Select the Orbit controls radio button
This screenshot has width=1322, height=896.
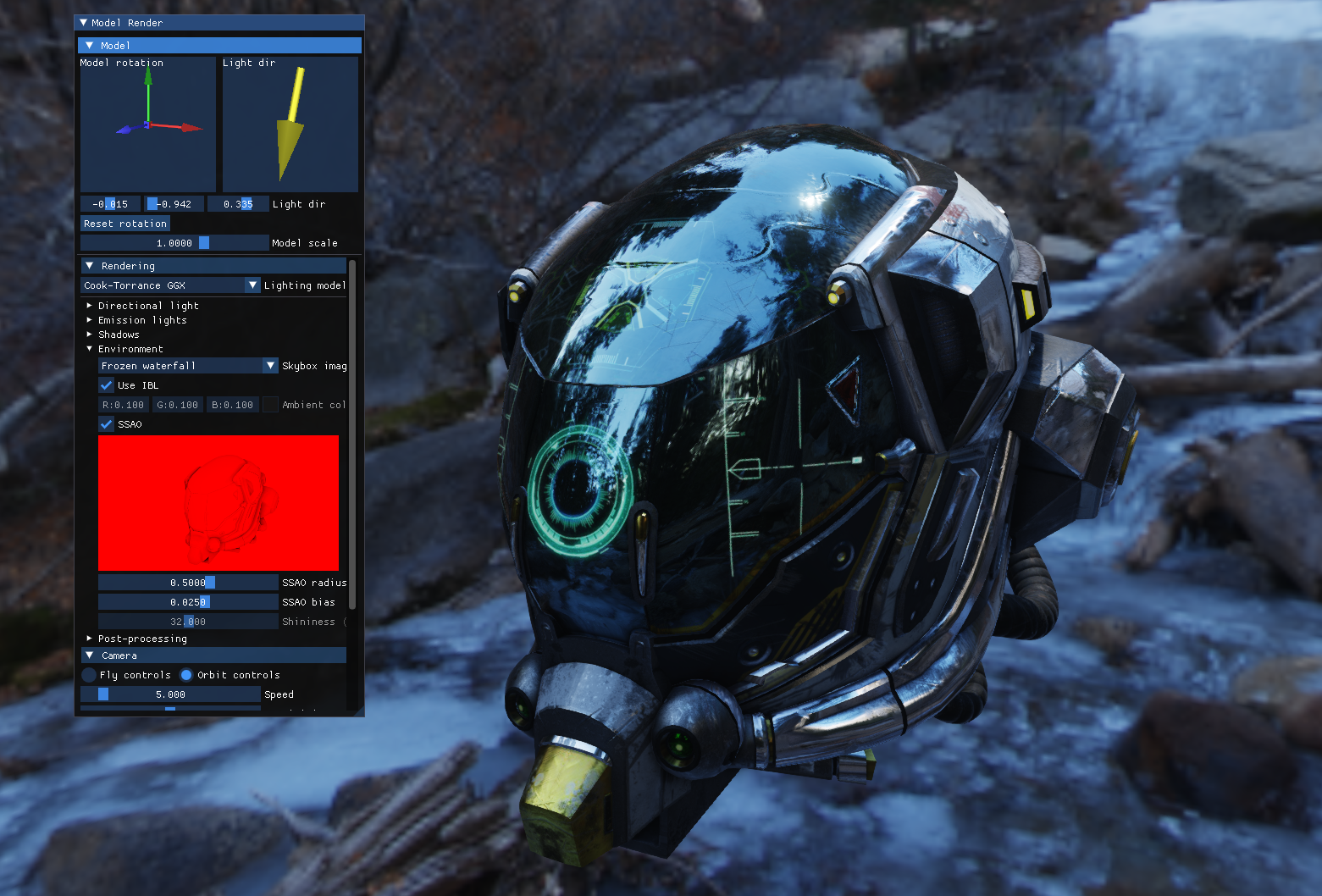pos(186,675)
